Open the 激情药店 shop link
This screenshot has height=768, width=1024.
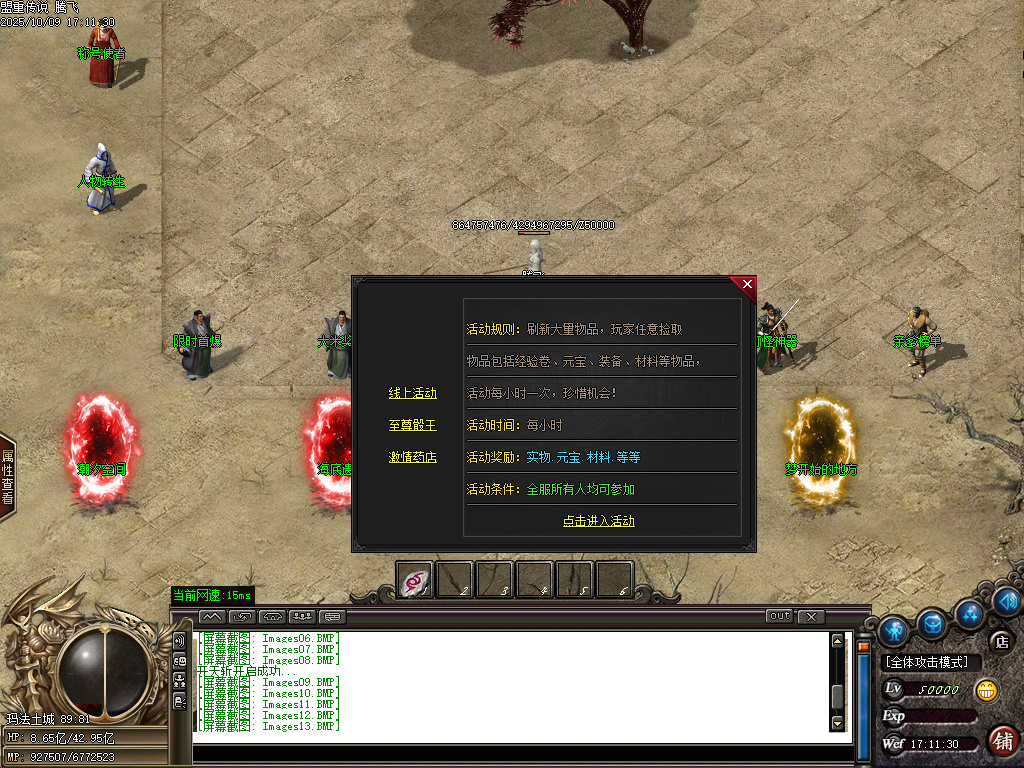click(412, 457)
